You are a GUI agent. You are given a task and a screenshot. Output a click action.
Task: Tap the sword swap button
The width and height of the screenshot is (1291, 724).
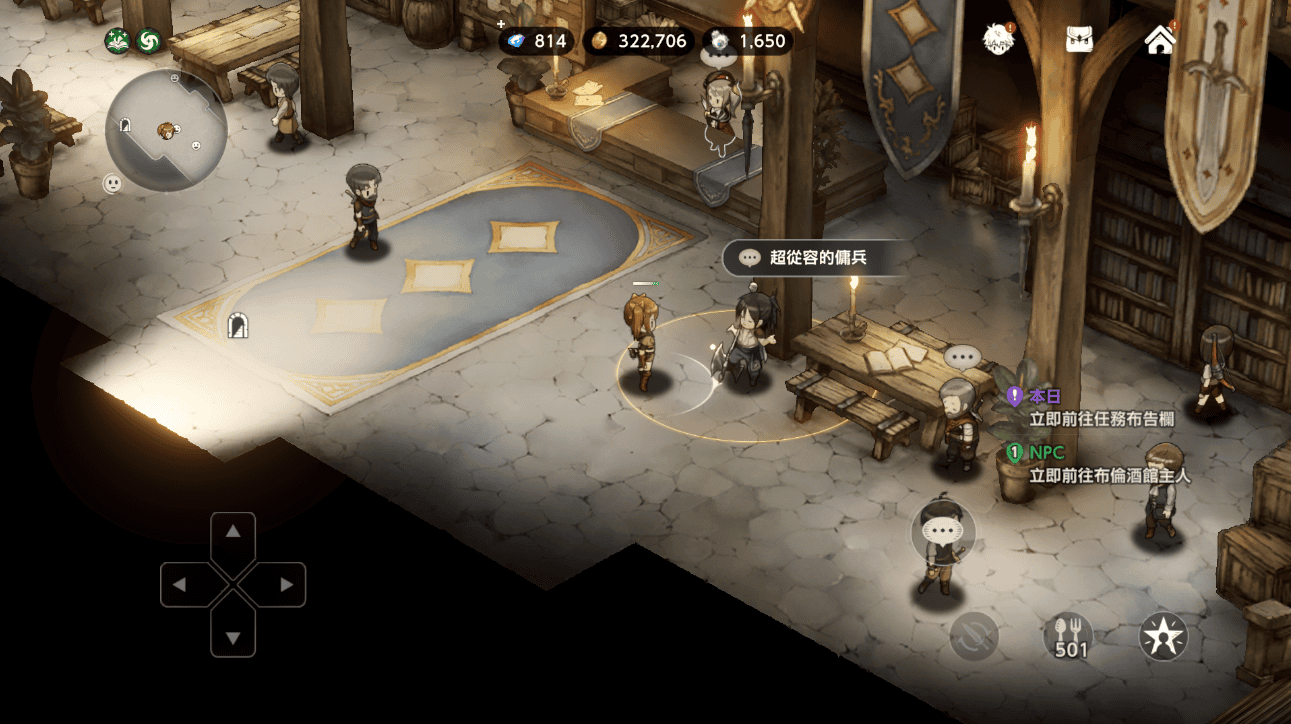[x=974, y=636]
